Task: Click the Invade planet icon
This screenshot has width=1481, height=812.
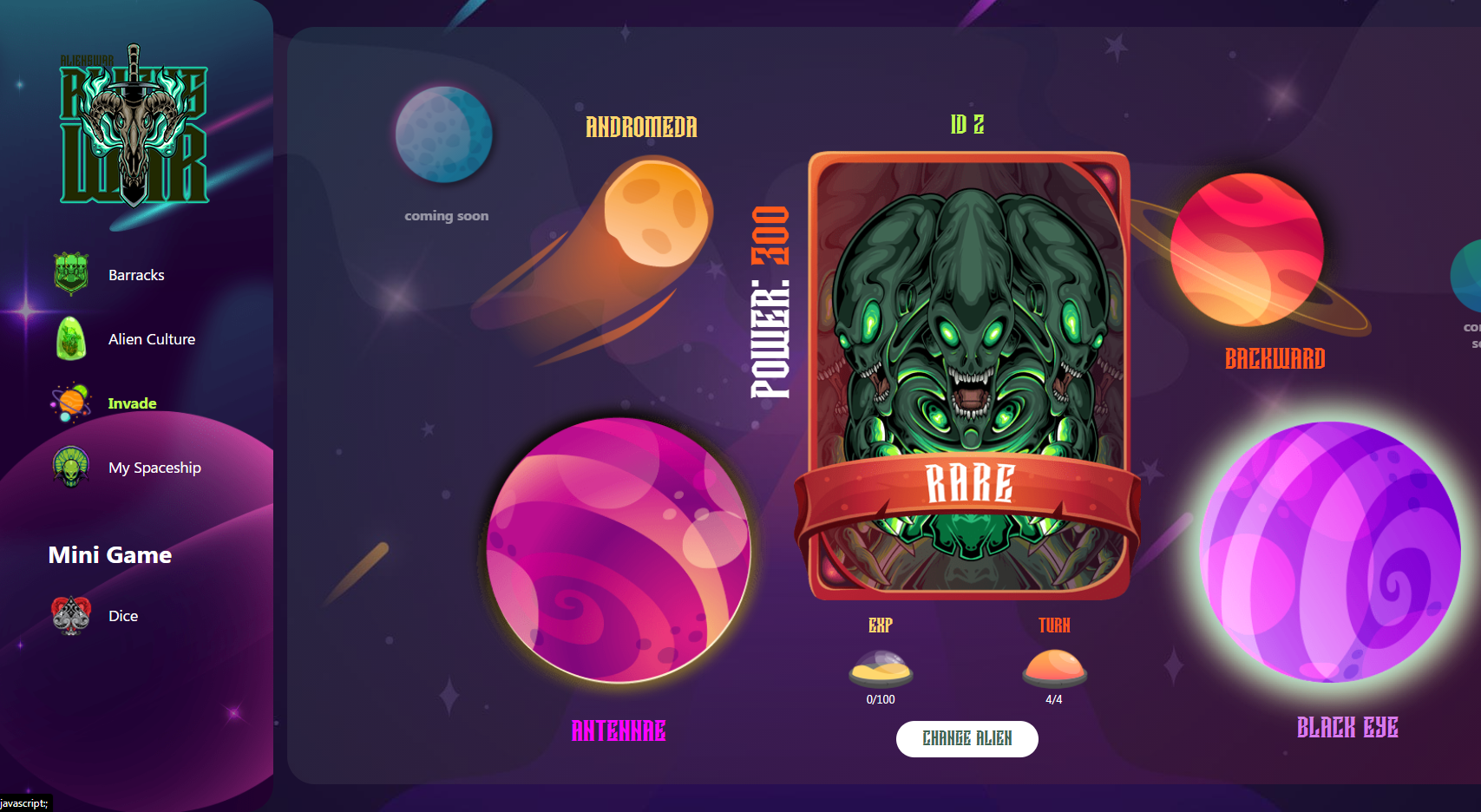Action: point(70,403)
